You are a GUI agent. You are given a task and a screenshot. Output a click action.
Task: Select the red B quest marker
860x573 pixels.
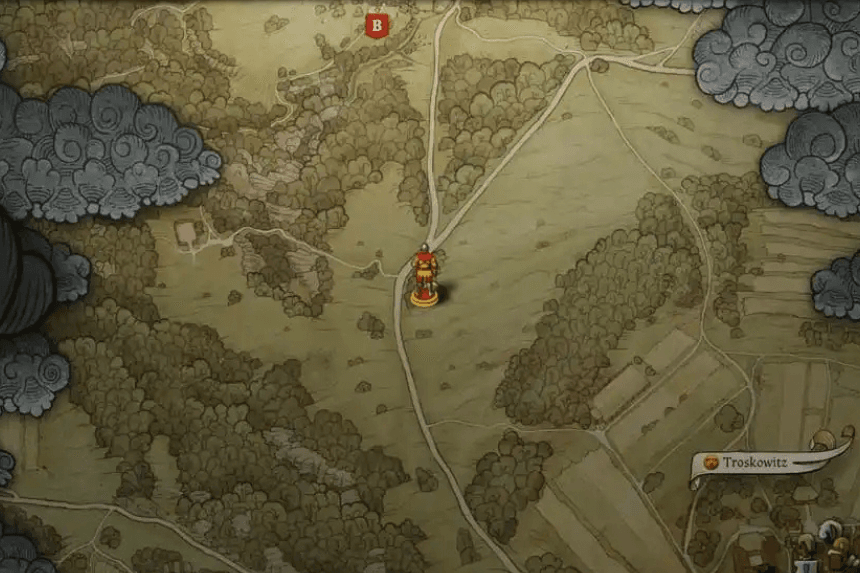click(376, 25)
